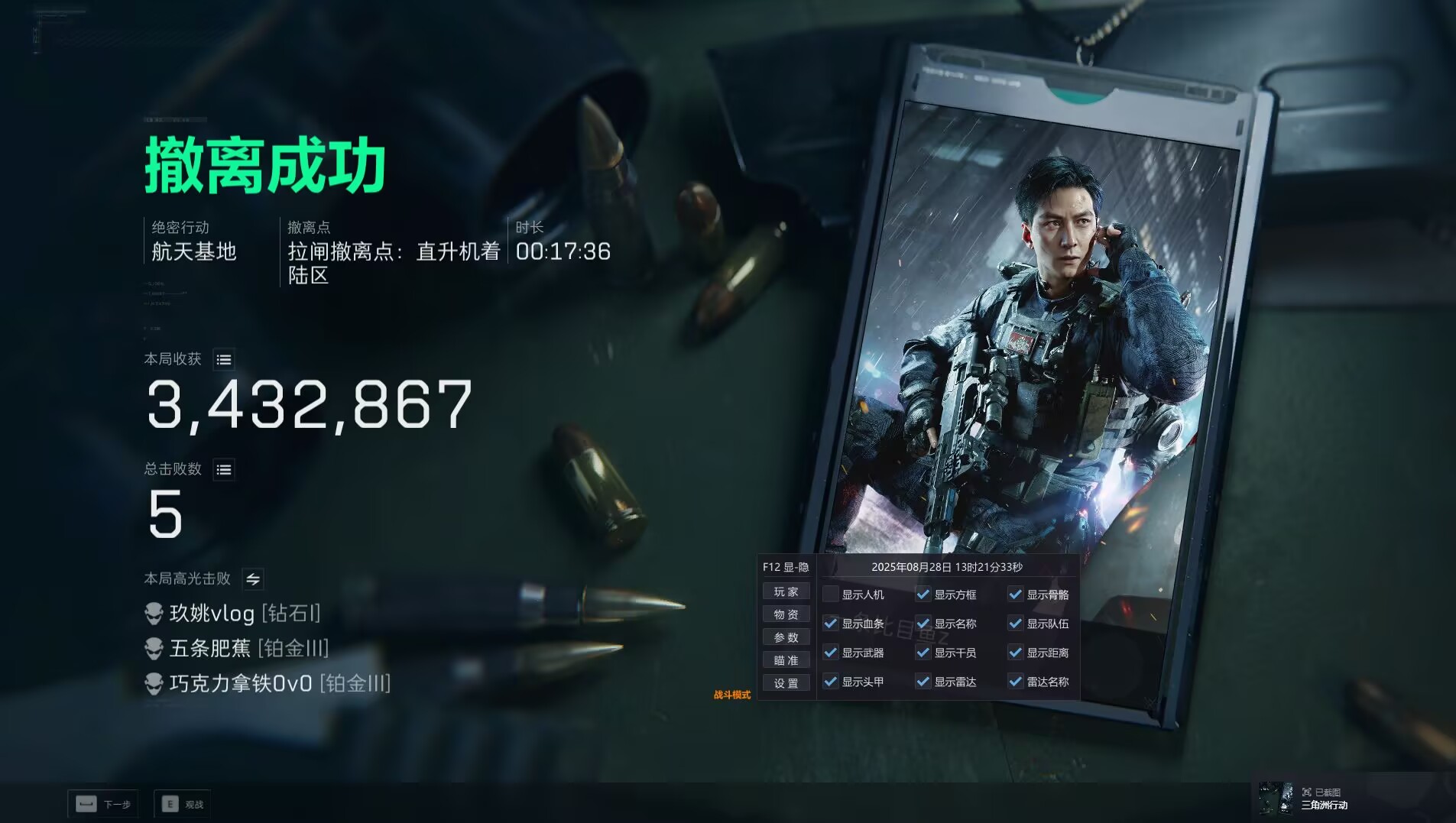Click the skull icon beside 巧克力拿铁OvO
1456x823 pixels.
155,684
